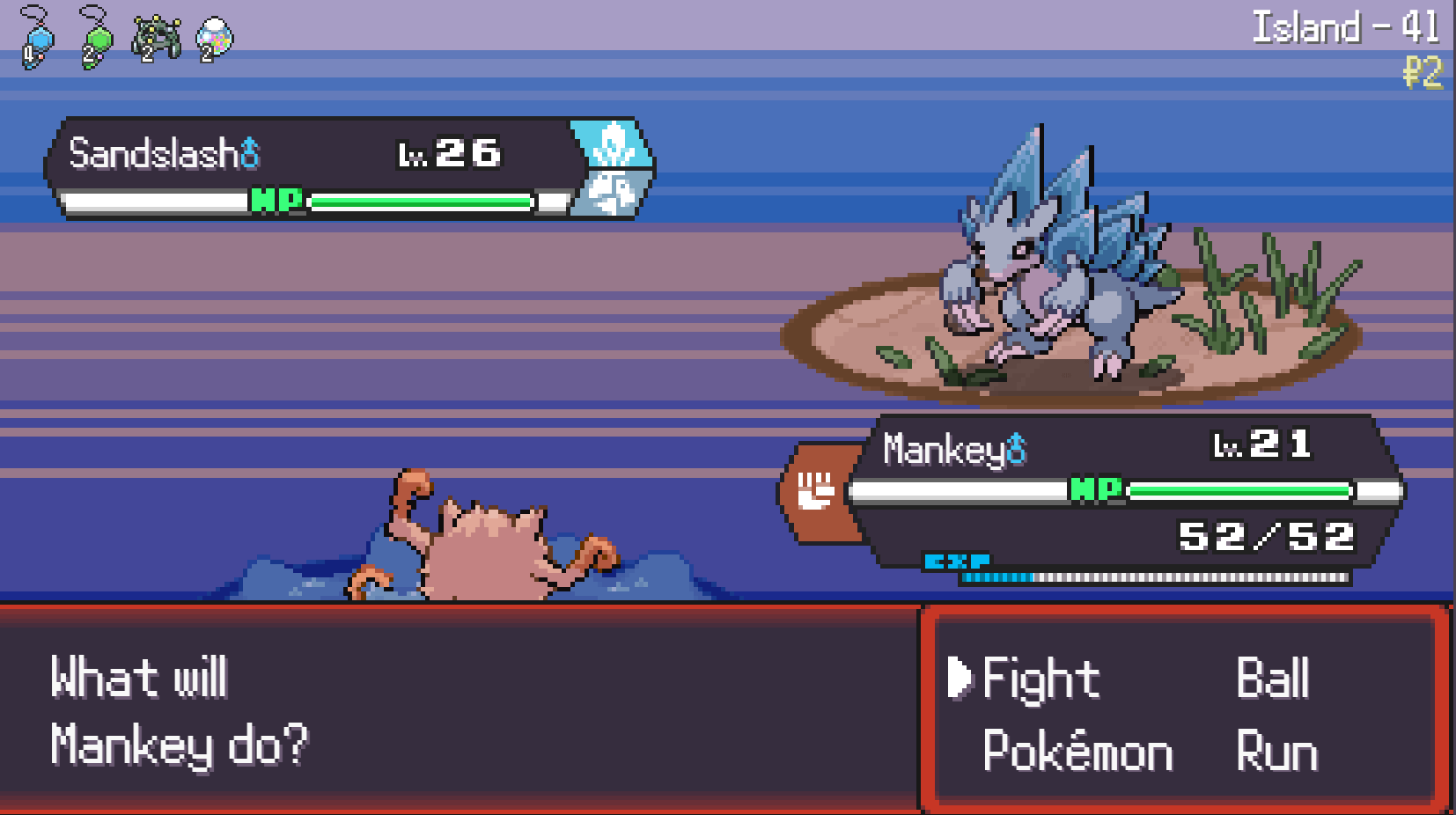The width and height of the screenshot is (1456, 815).
Task: Click the male symbol next to Sandslash
Action: point(249,151)
